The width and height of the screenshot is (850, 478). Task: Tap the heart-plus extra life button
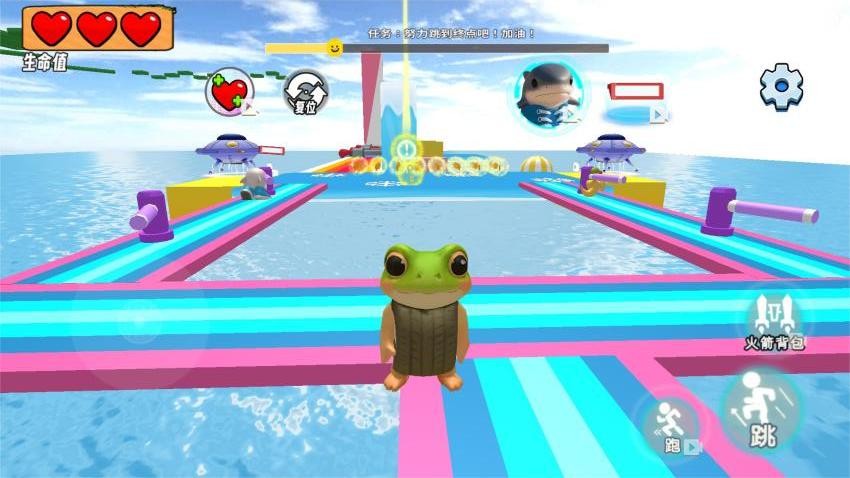(x=229, y=93)
